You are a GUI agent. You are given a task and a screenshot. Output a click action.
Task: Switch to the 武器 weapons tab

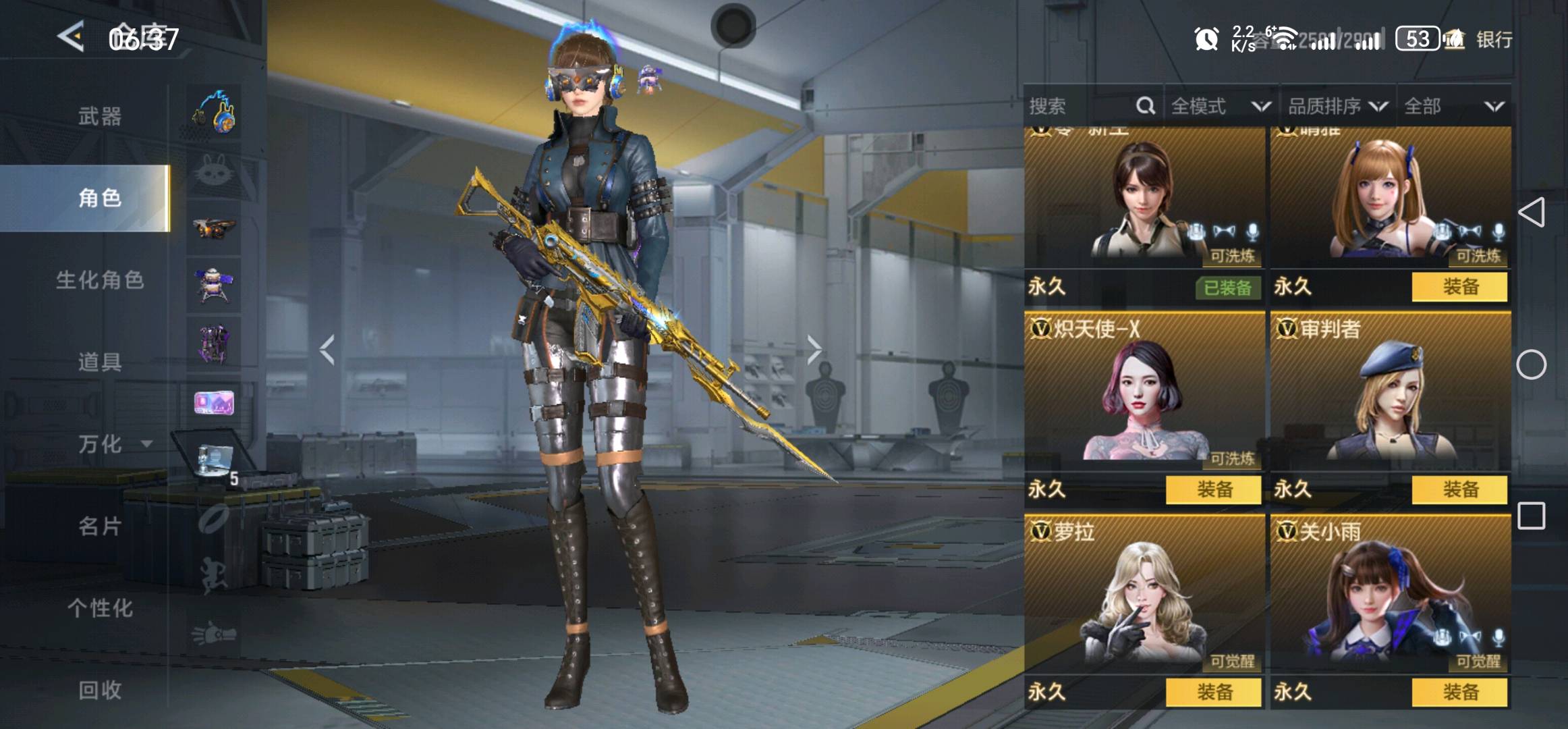[x=100, y=116]
